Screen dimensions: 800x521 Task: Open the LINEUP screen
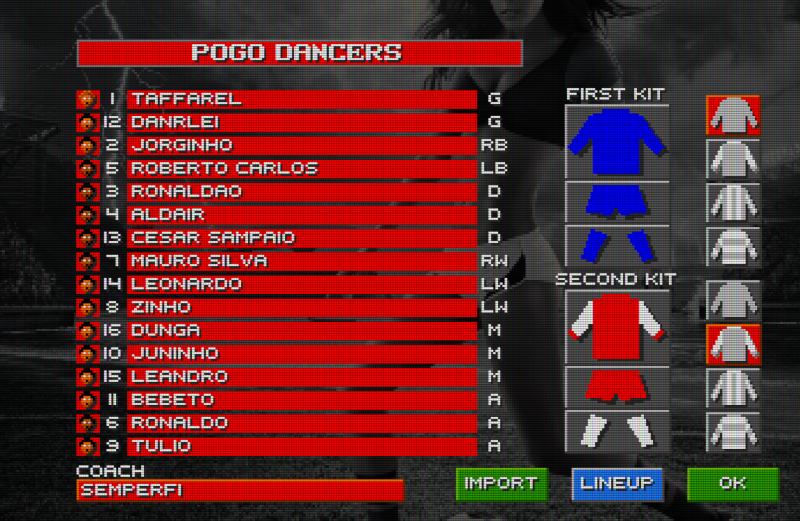[617, 484]
